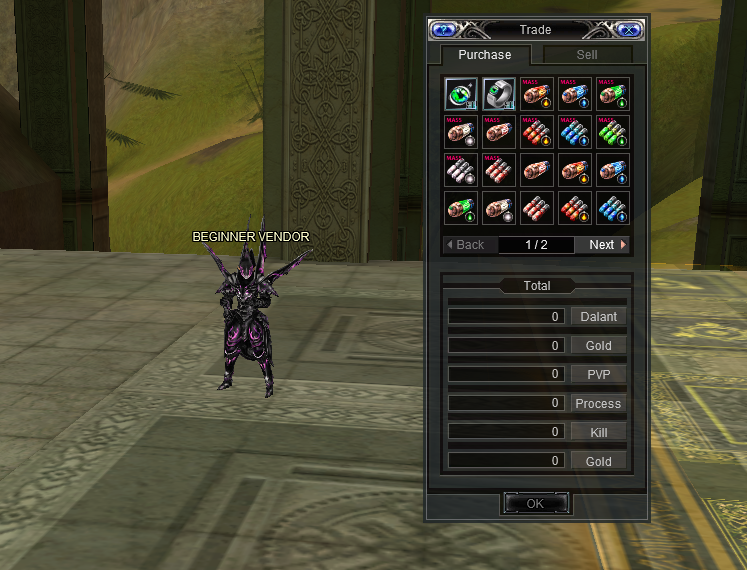Select the MASS triple blue capsules item
The width and height of the screenshot is (747, 570).
tap(574, 131)
